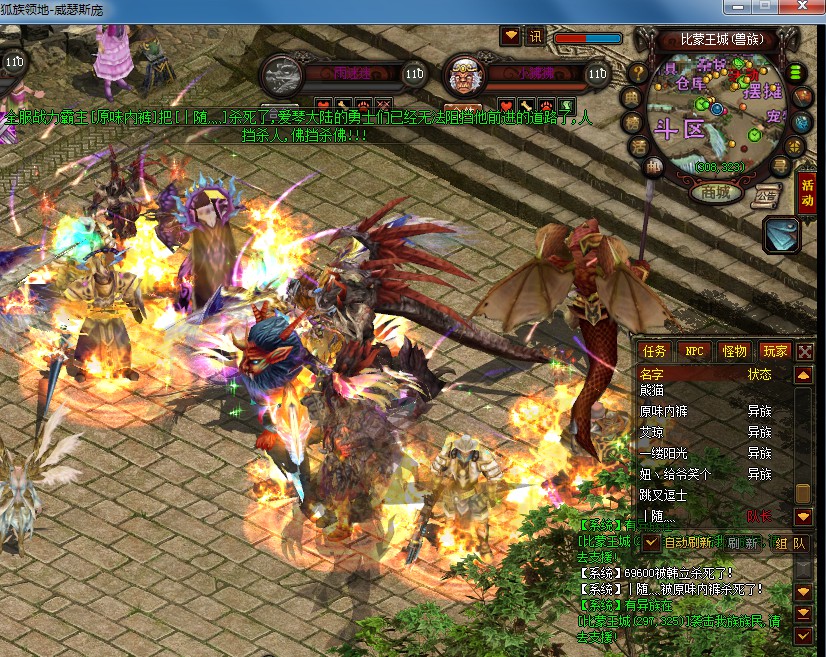Screen dimensions: 826x657
Task: Click the 刷新 refresh button
Action: click(x=746, y=542)
